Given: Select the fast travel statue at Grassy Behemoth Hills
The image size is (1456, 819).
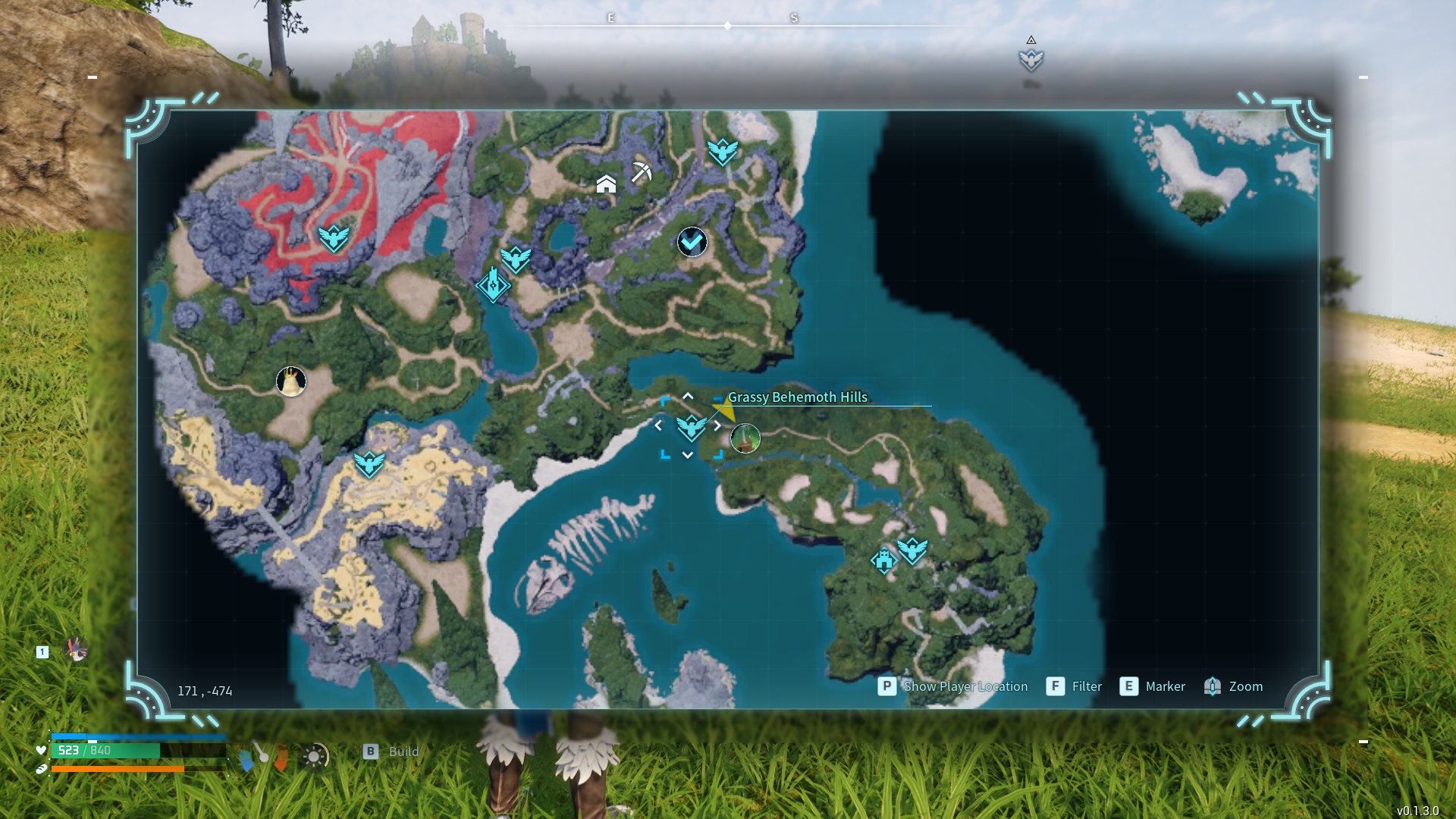Looking at the screenshot, I should click(x=692, y=428).
